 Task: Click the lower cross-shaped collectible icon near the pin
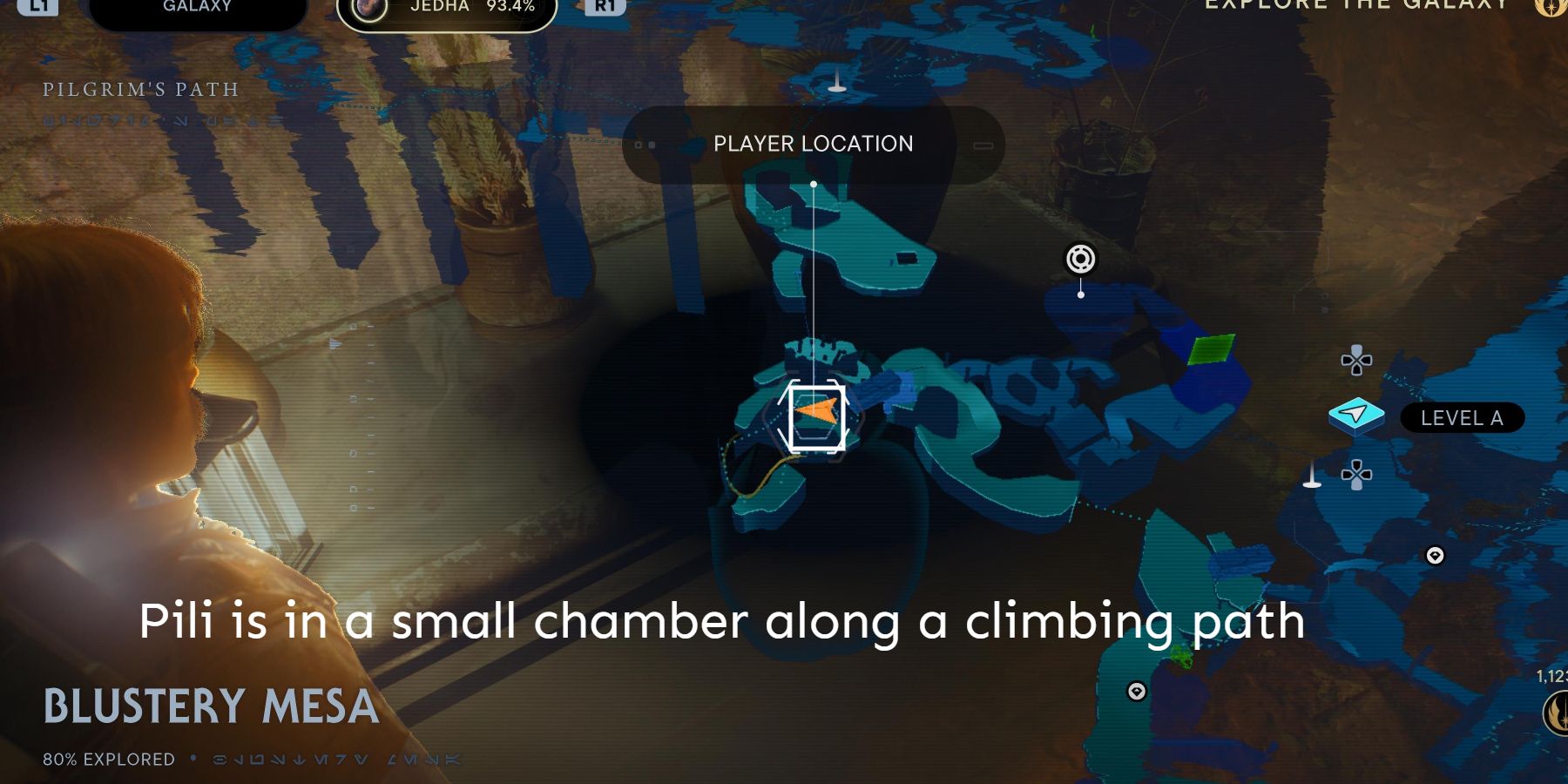[x=1355, y=476]
